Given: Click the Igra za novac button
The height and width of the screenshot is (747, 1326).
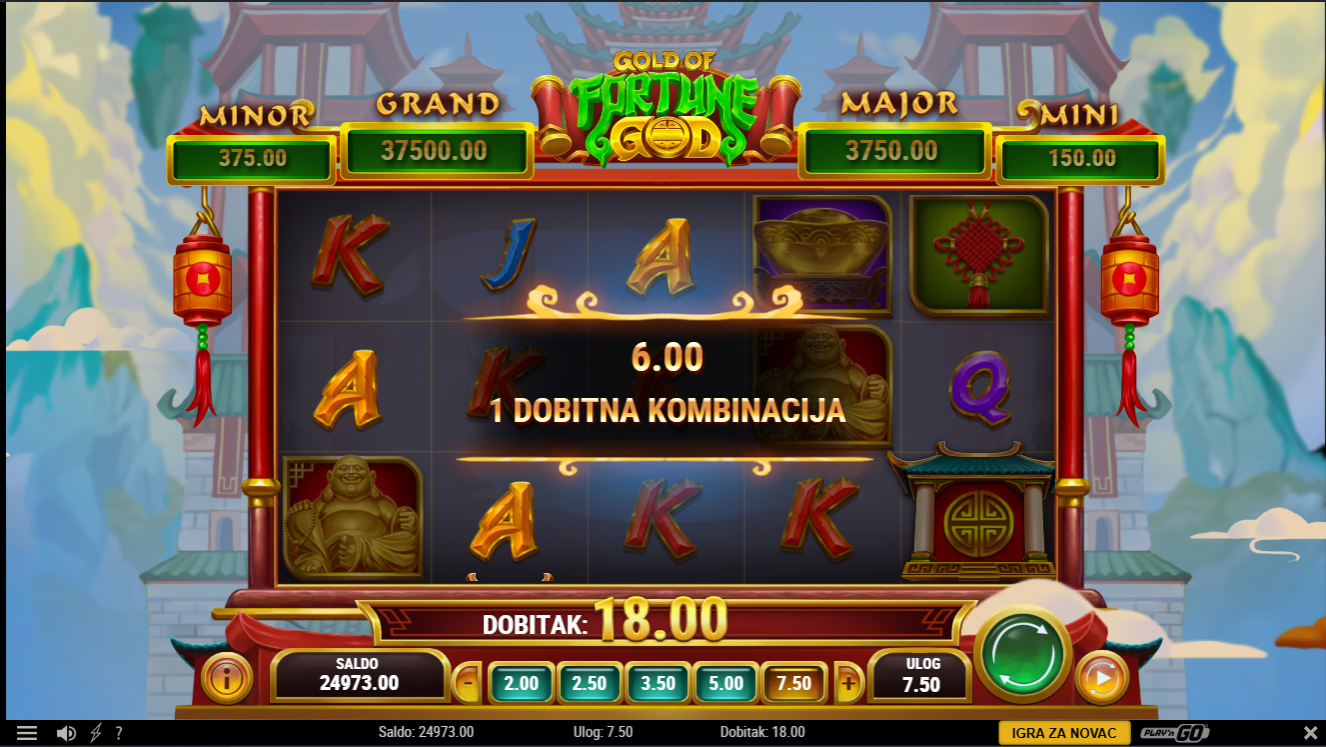Looking at the screenshot, I should pyautogui.click(x=1064, y=733).
